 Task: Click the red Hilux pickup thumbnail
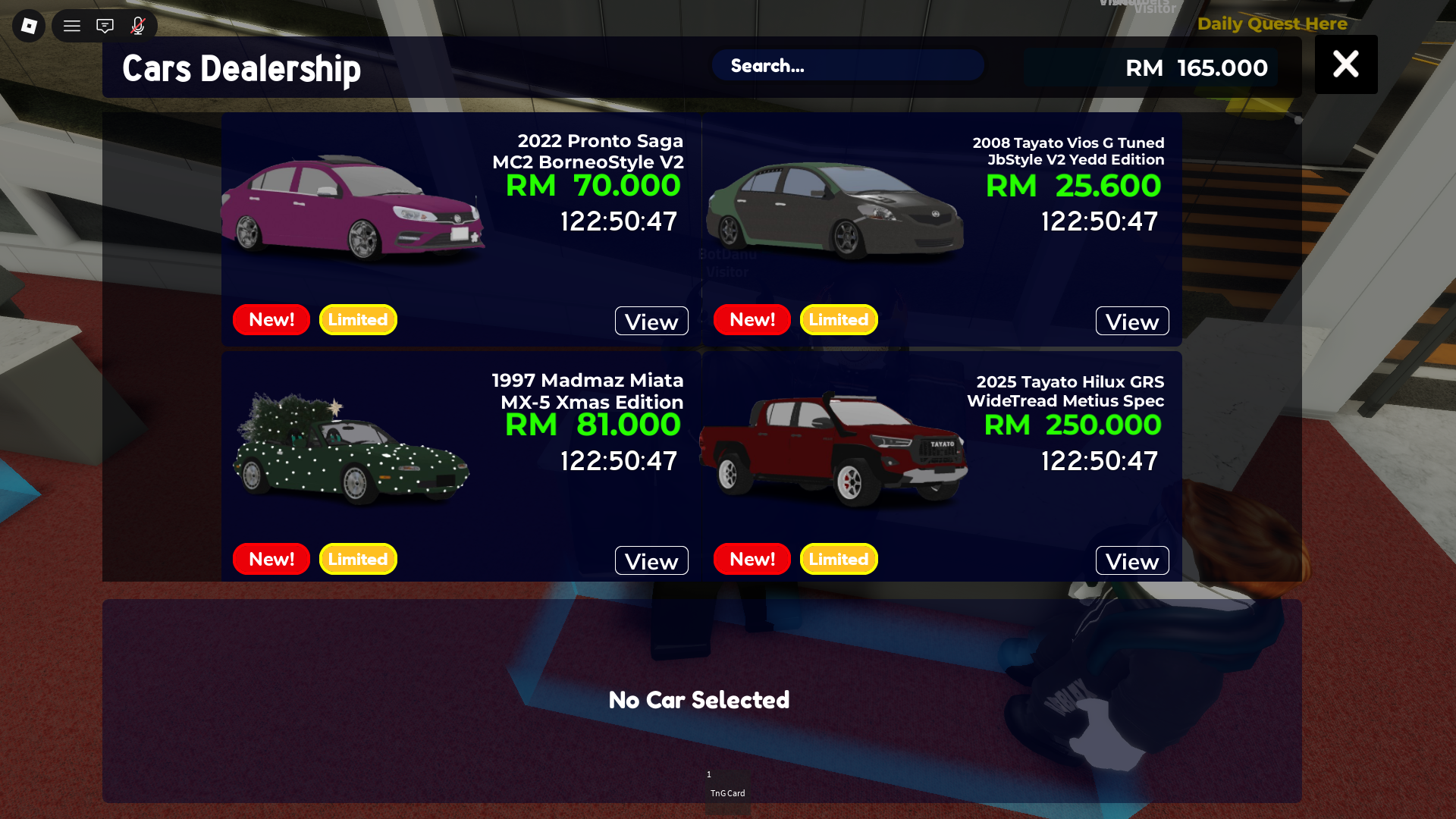pos(834,447)
